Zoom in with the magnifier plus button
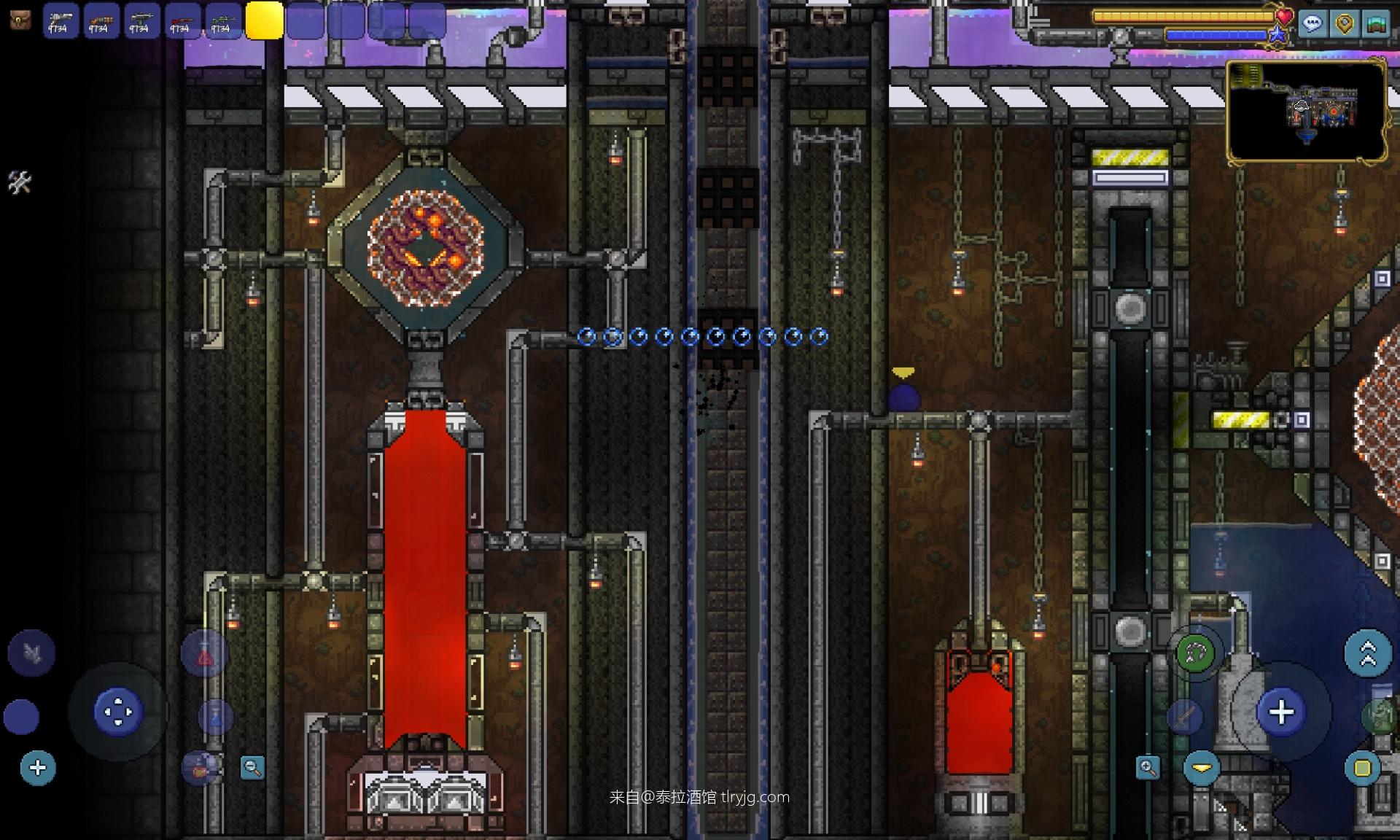 pyautogui.click(x=1148, y=767)
